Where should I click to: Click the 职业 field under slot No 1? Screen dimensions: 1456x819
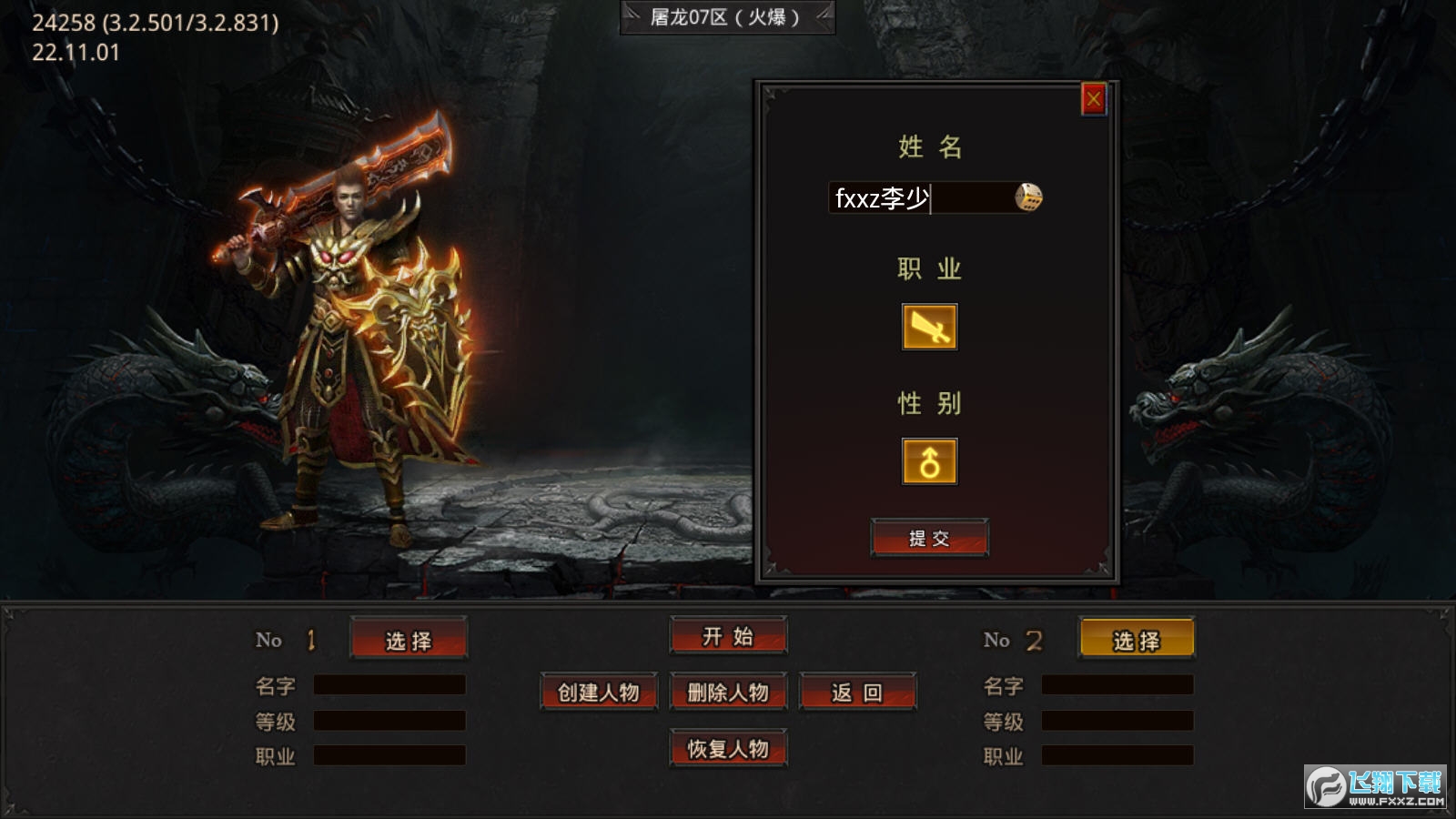point(389,755)
